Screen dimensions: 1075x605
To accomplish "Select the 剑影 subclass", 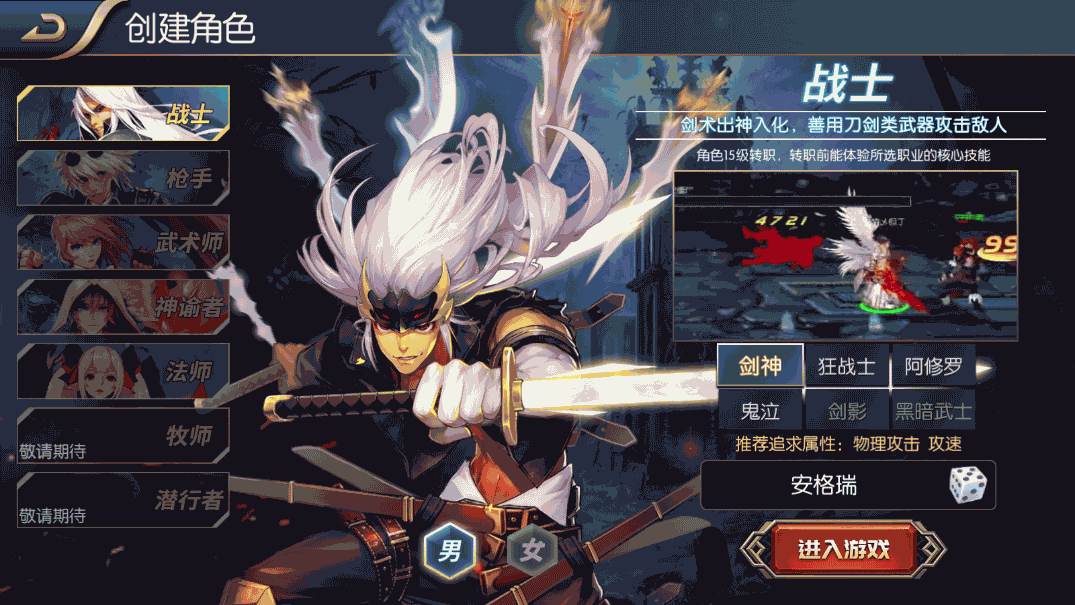I will tap(846, 410).
